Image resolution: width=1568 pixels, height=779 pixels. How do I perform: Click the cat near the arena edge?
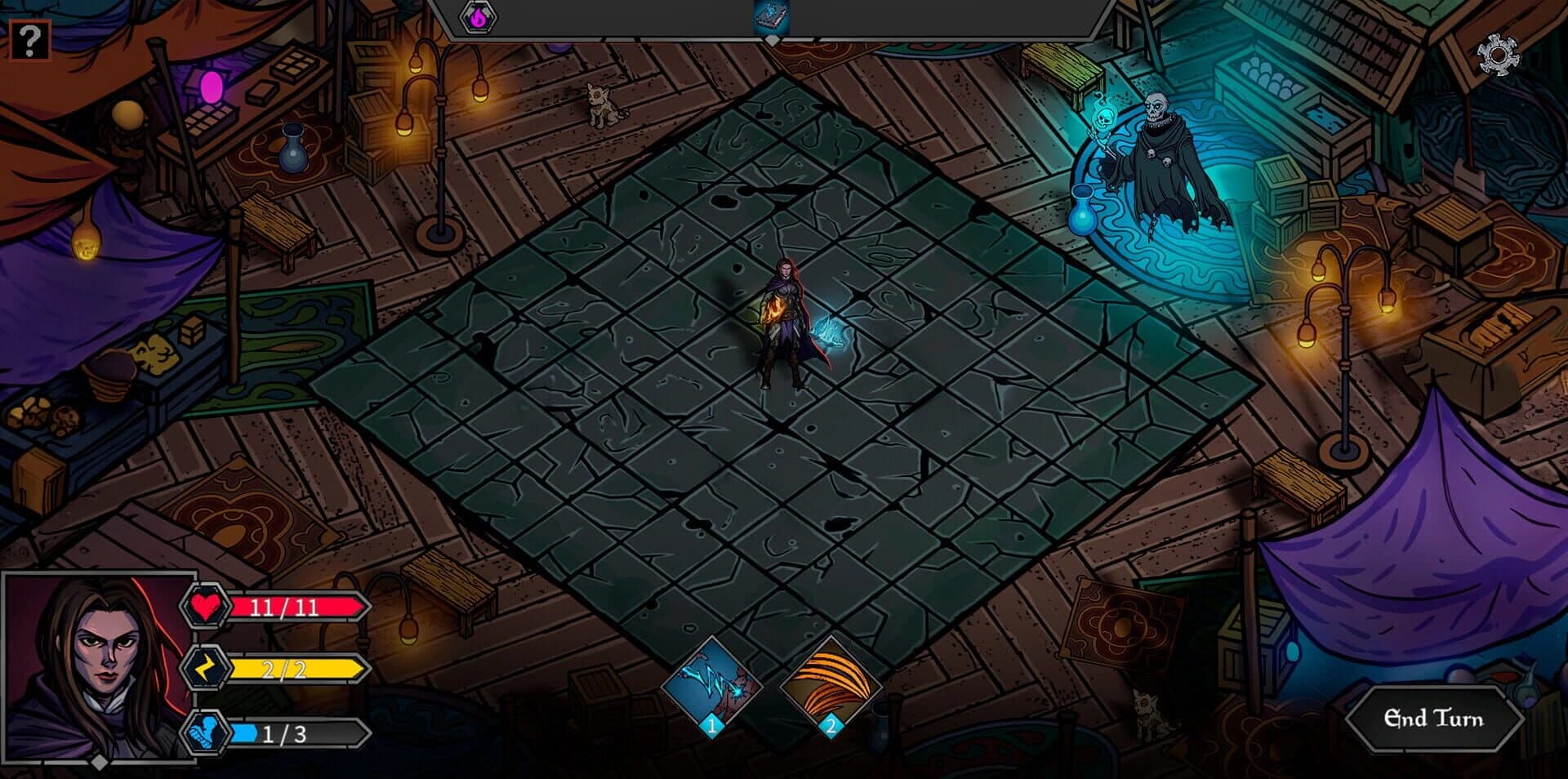pyautogui.click(x=599, y=106)
